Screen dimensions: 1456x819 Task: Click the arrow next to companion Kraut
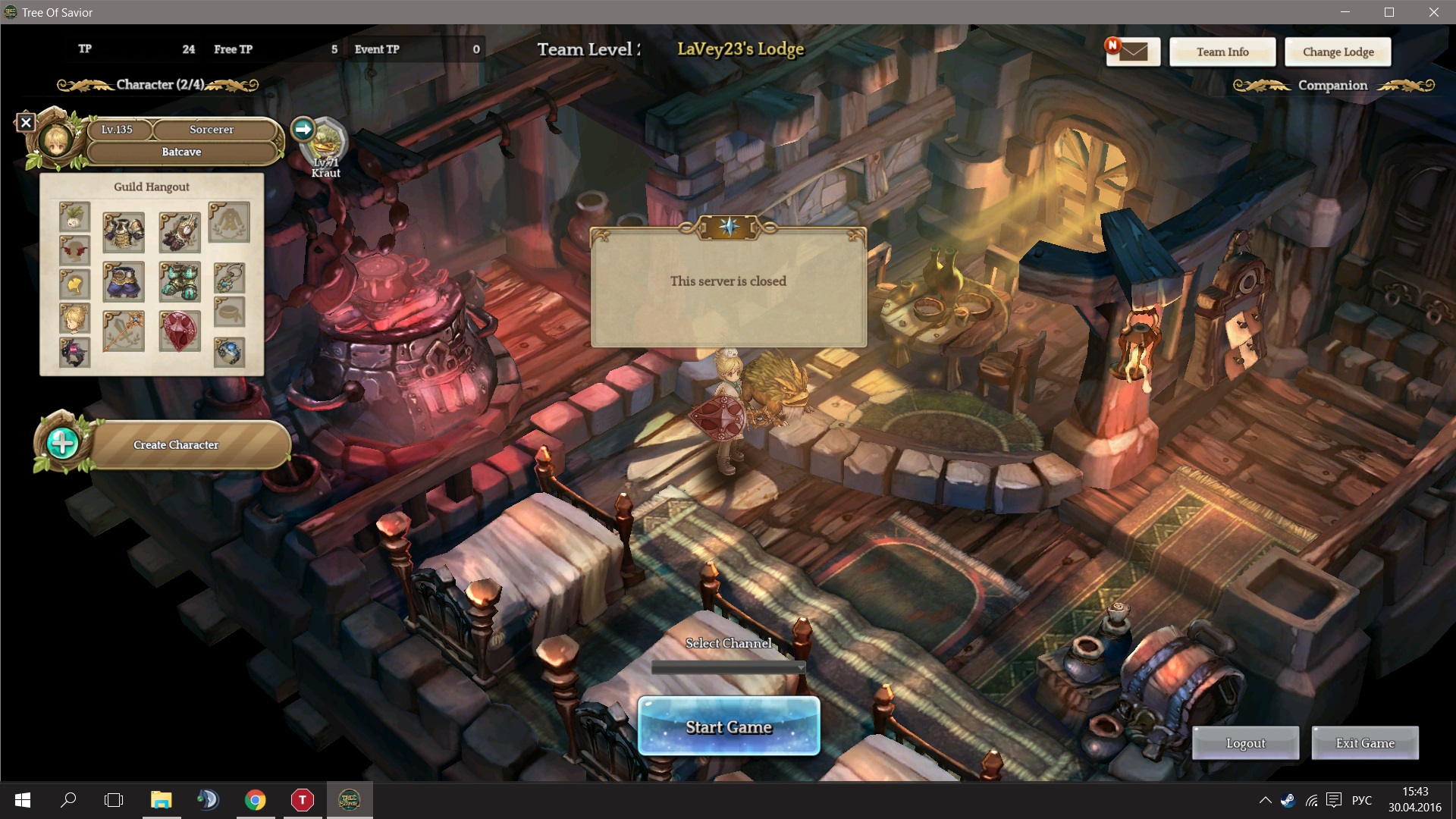click(x=303, y=129)
